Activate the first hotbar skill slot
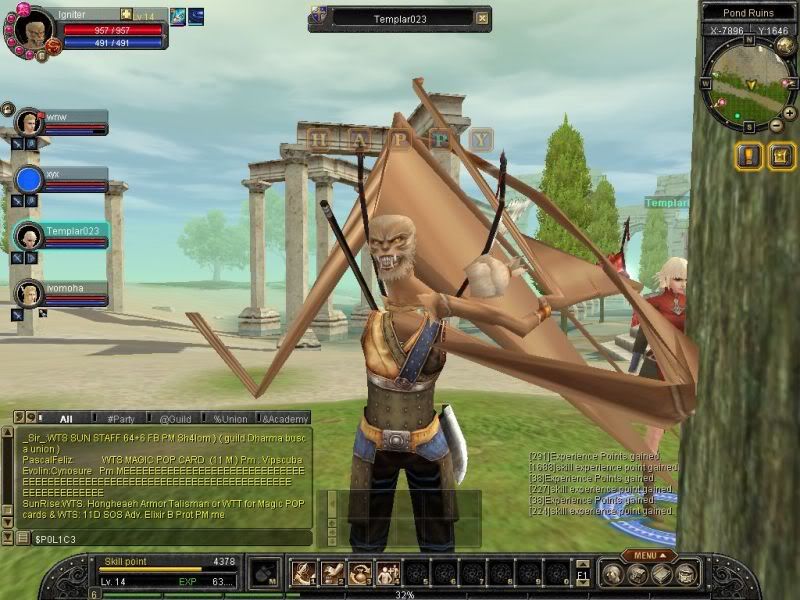The height and width of the screenshot is (600, 800). coord(304,573)
